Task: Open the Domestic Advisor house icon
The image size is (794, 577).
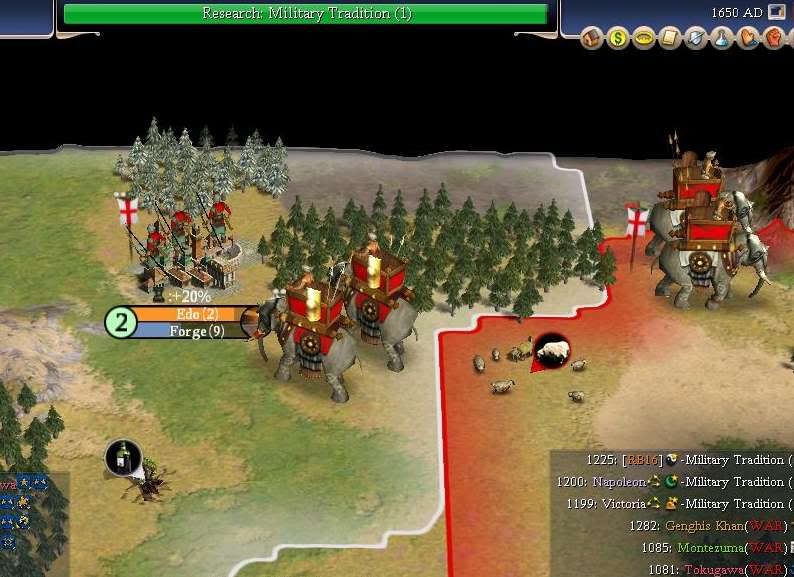Action: pos(592,39)
